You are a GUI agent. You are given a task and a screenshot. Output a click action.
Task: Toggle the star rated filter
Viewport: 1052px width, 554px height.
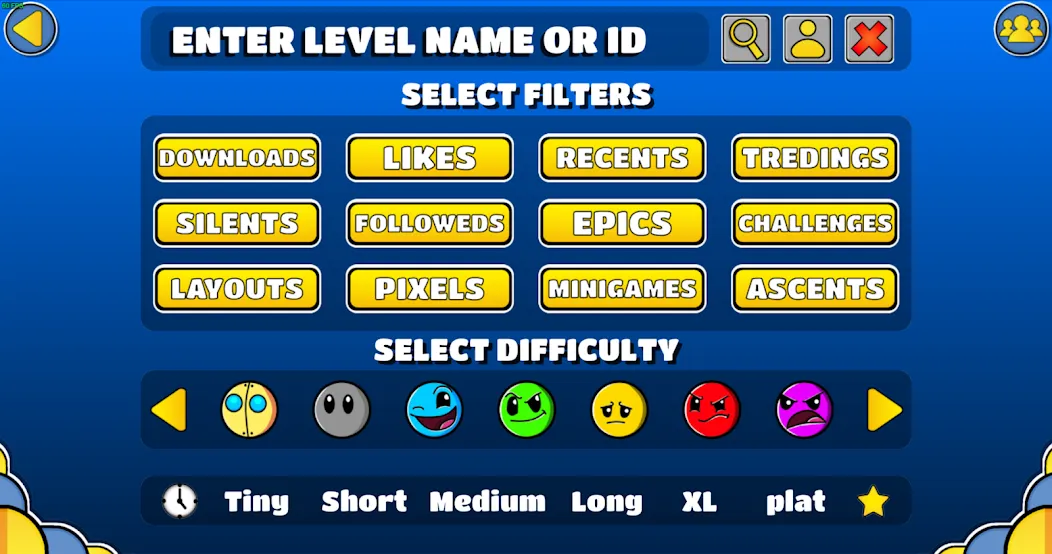(873, 501)
